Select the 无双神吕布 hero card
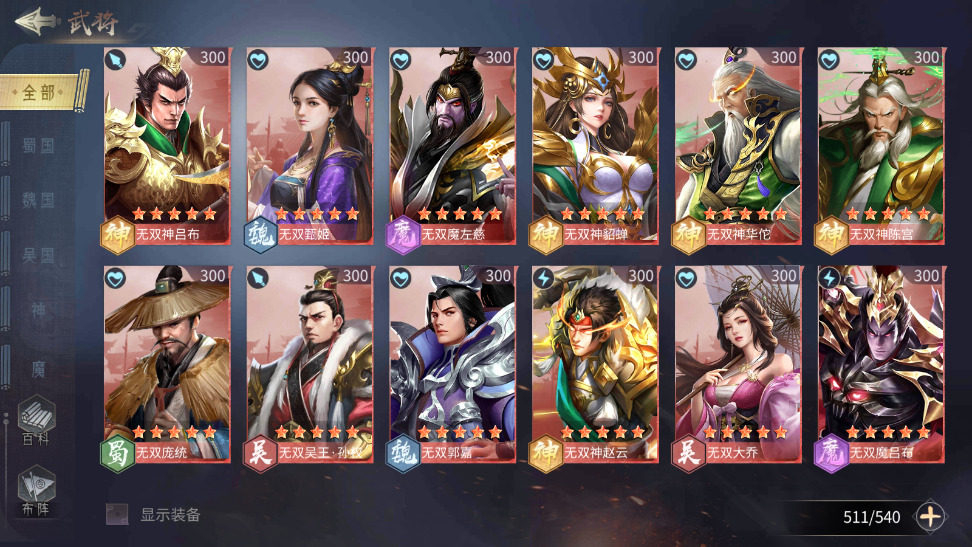The image size is (972, 547). click(x=167, y=145)
